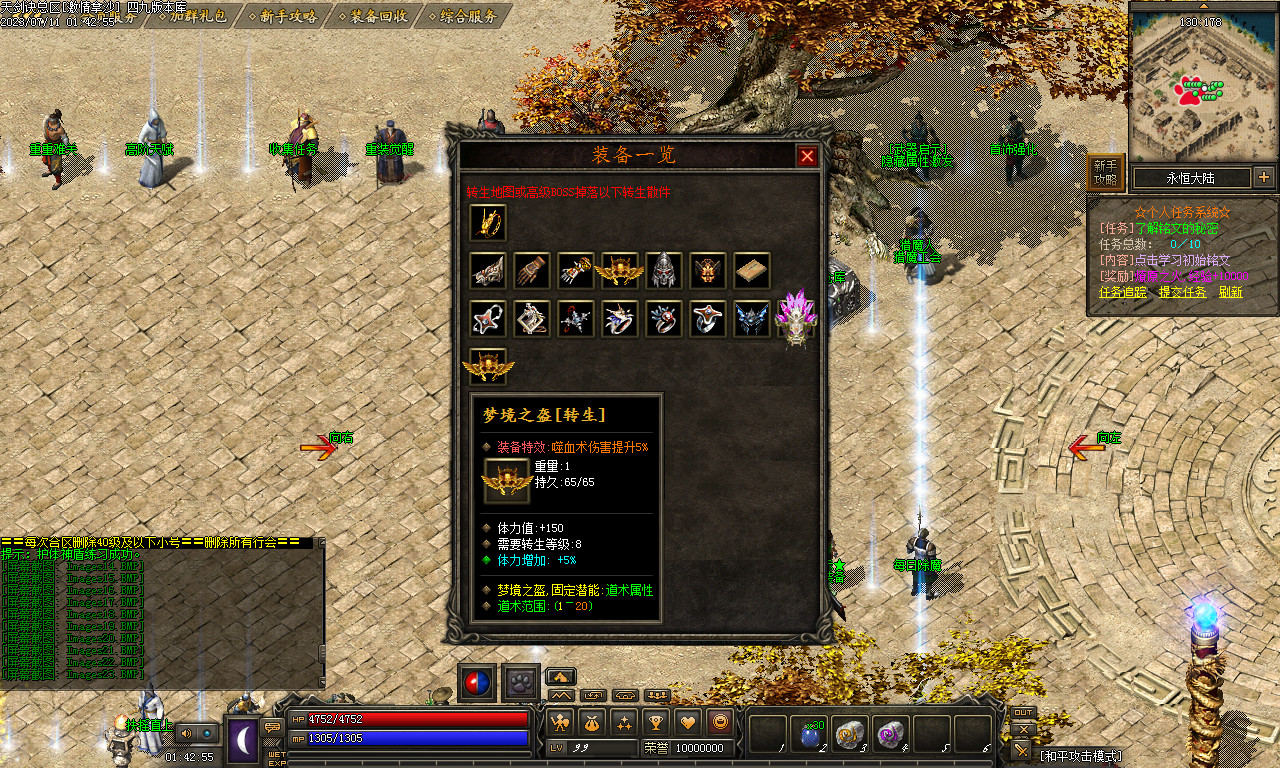Screen dimensions: 1280x768
Task: Open the bag via money pouch icon
Action: (x=592, y=721)
